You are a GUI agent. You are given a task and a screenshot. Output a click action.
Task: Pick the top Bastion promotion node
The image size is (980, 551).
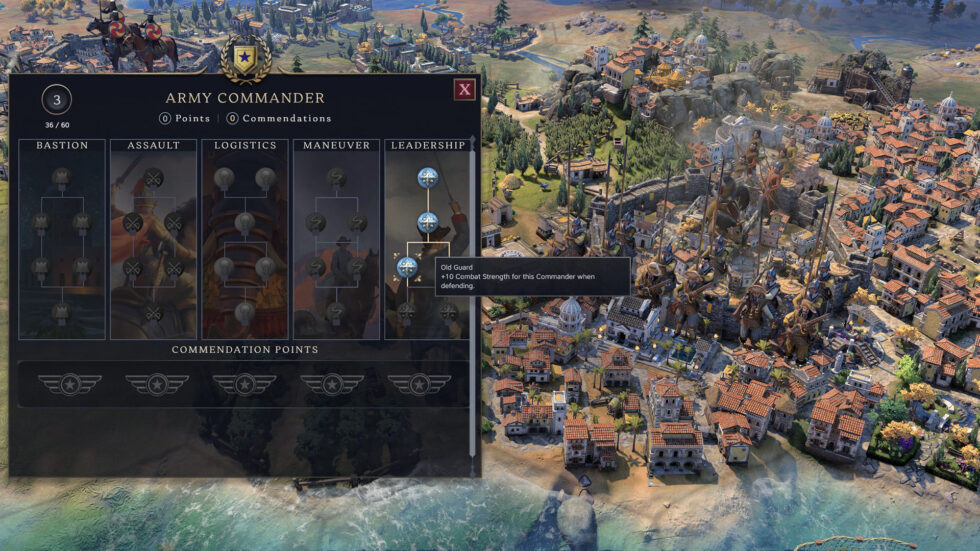[61, 178]
